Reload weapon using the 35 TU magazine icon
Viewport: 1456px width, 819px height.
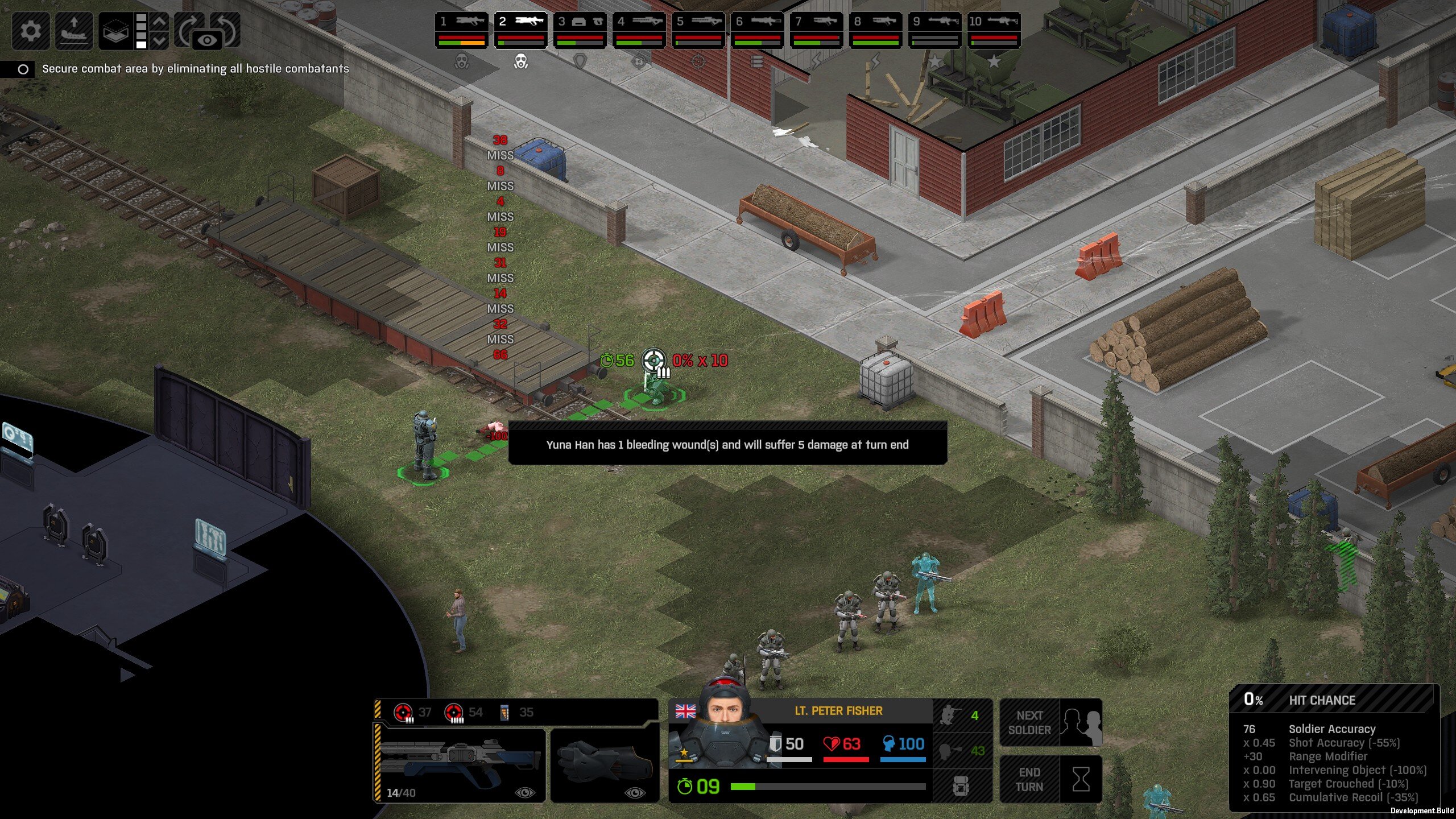[515, 713]
